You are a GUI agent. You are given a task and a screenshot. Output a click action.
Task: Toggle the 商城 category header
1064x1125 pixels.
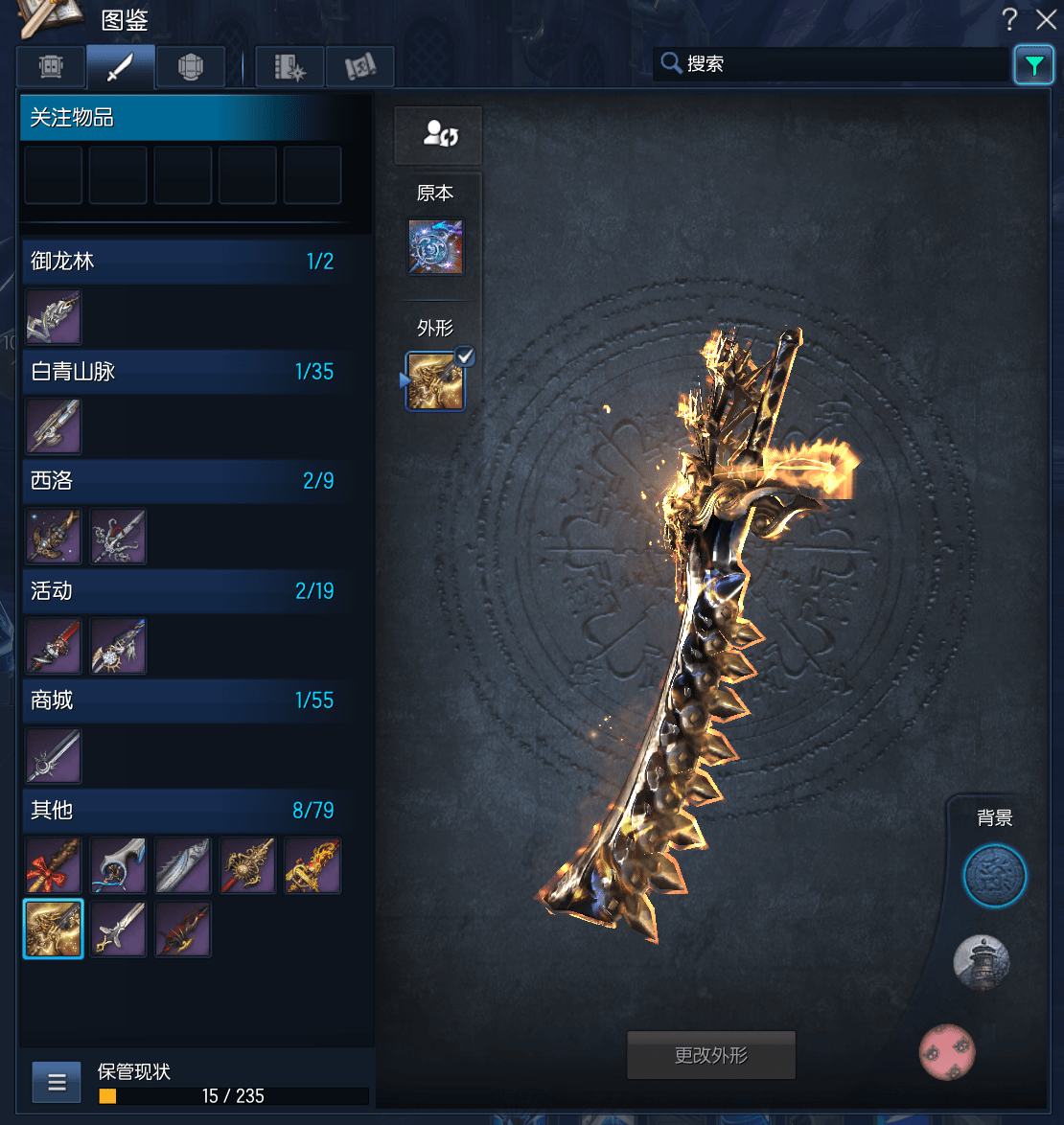[182, 700]
